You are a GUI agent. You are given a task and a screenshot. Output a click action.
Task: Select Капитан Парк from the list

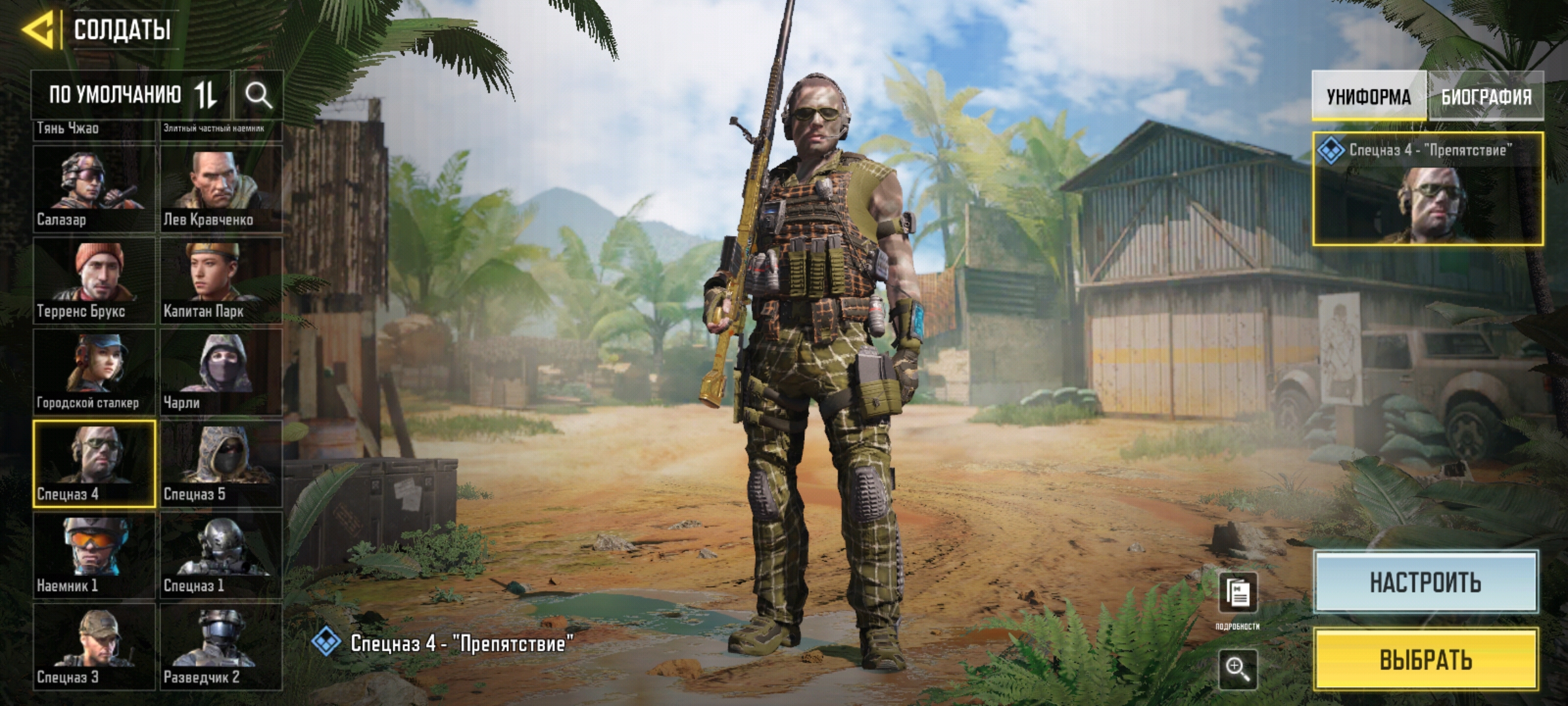pyautogui.click(x=221, y=280)
